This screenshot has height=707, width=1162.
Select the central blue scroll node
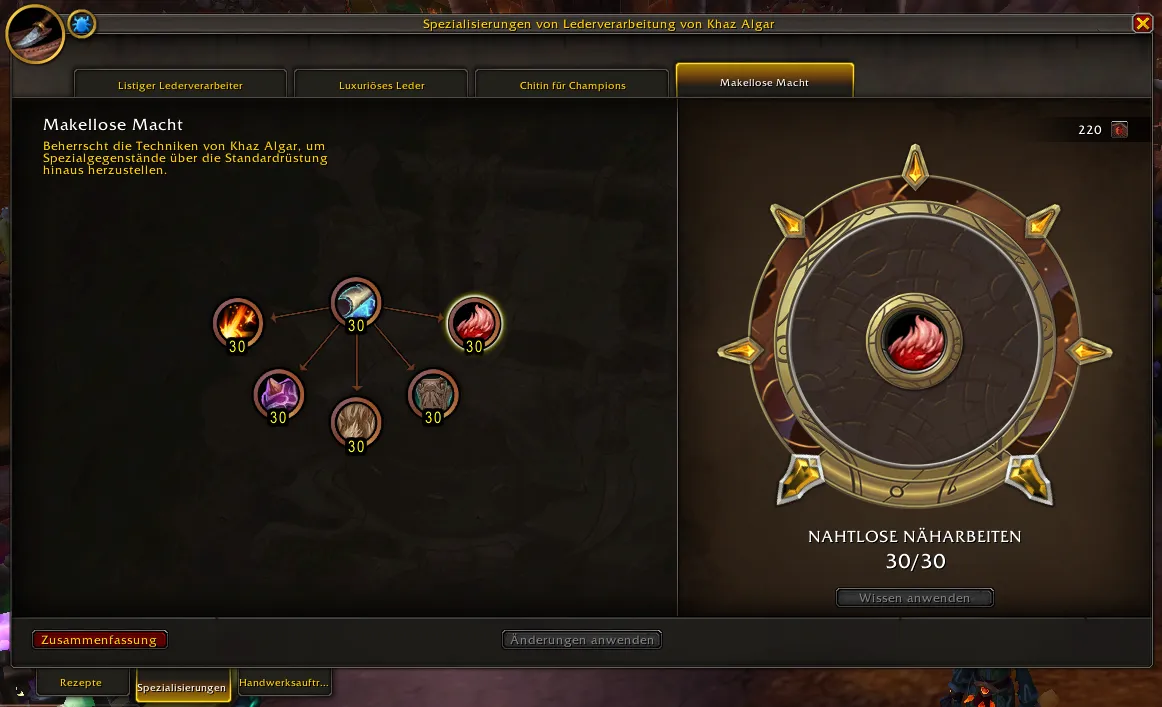click(356, 301)
